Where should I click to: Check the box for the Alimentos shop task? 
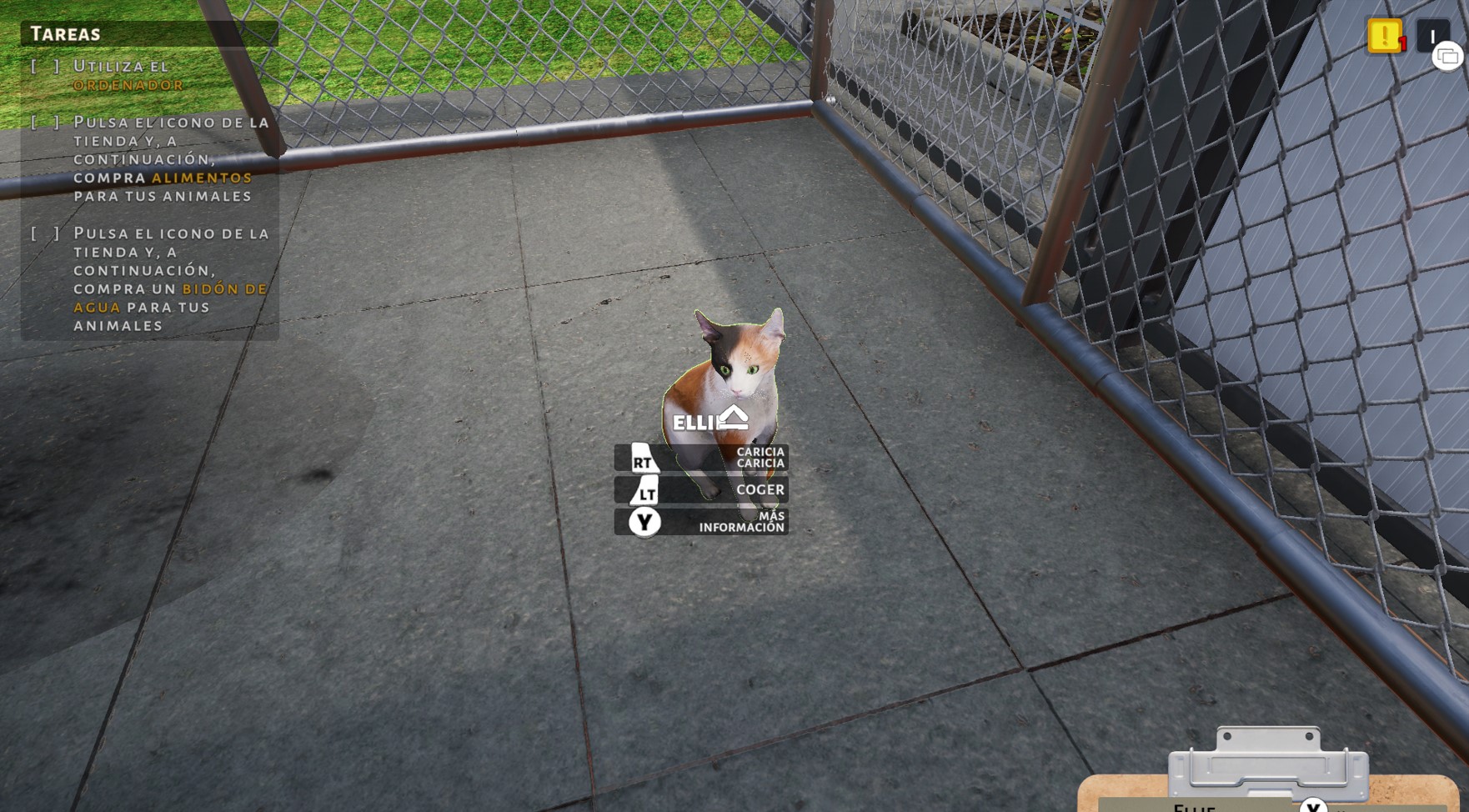click(43, 121)
